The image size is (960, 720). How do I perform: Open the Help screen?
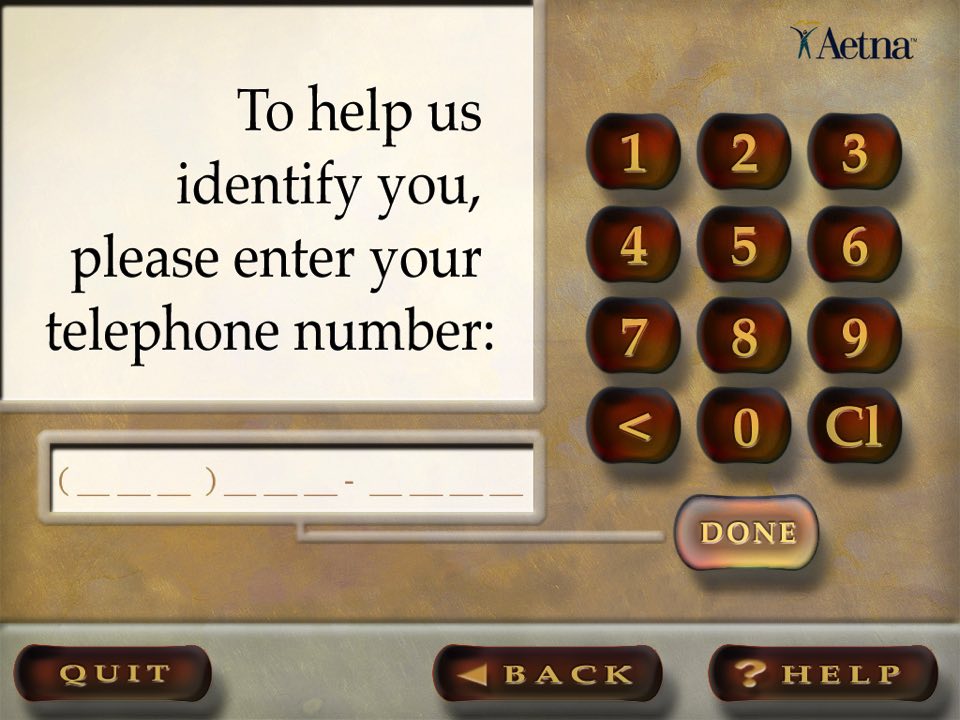click(x=822, y=673)
